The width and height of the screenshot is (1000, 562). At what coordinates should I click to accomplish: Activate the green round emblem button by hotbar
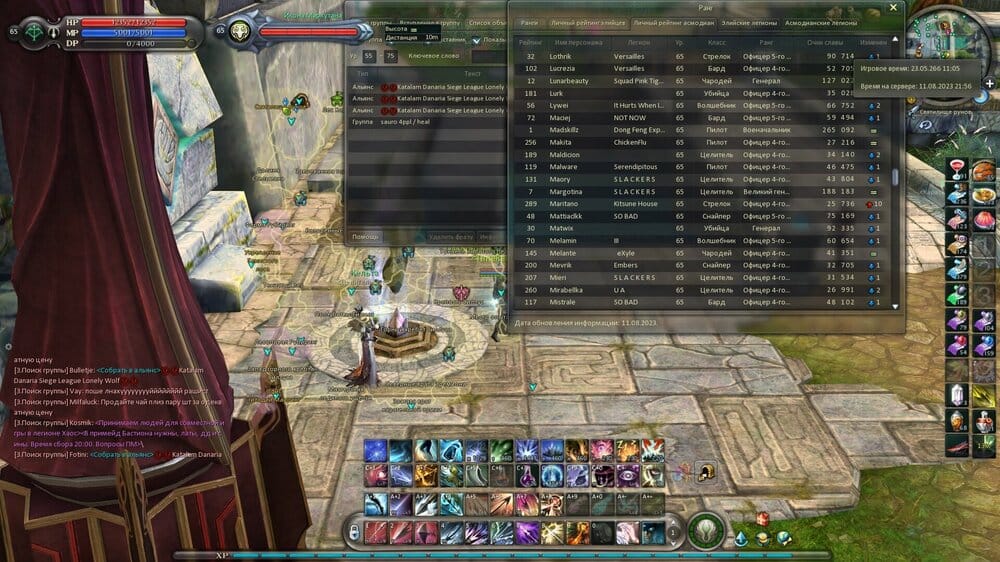pyautogui.click(x=705, y=530)
